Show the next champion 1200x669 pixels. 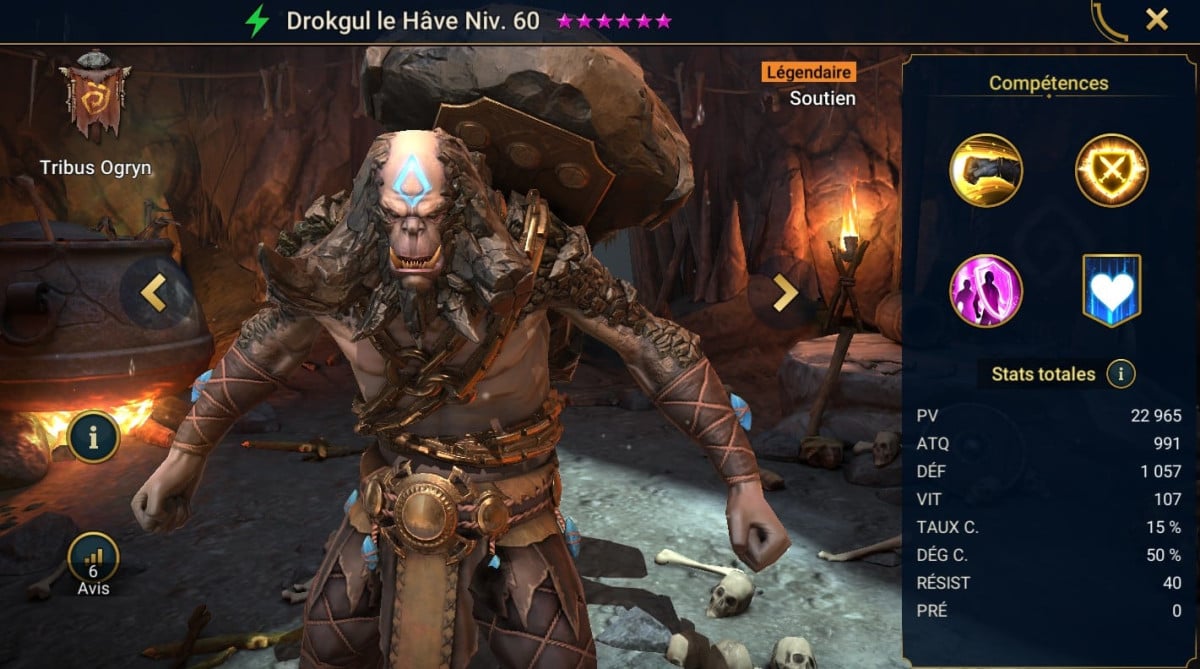785,292
